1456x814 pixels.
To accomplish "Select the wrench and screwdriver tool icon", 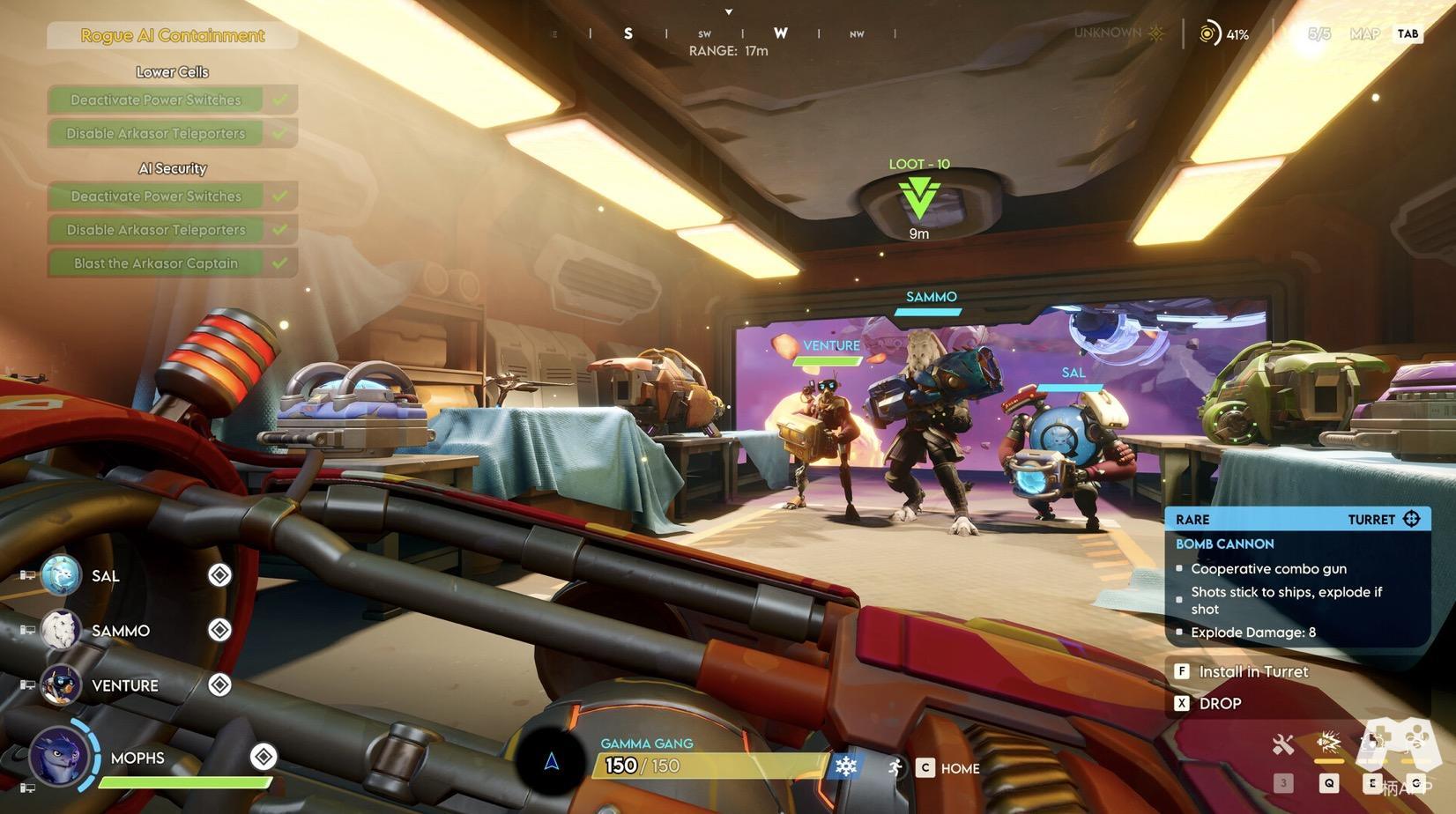I will point(1283,745).
